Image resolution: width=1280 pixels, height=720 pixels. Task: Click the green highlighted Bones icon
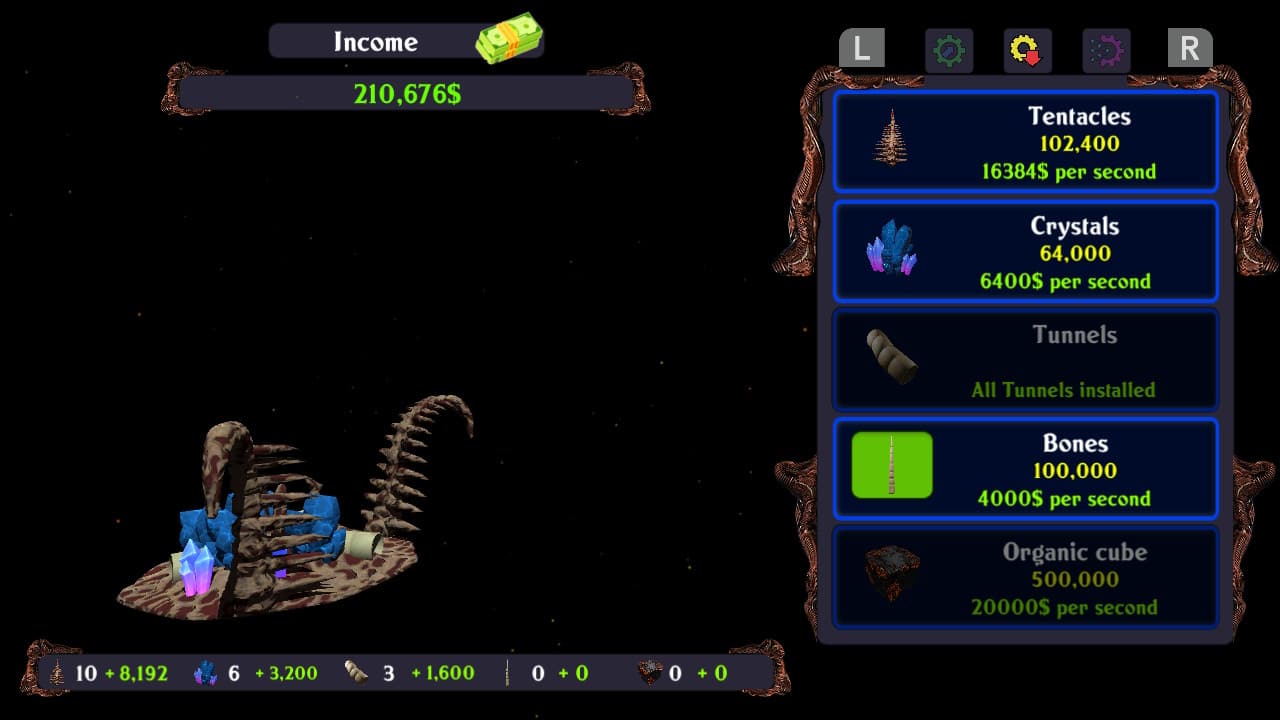pos(893,464)
